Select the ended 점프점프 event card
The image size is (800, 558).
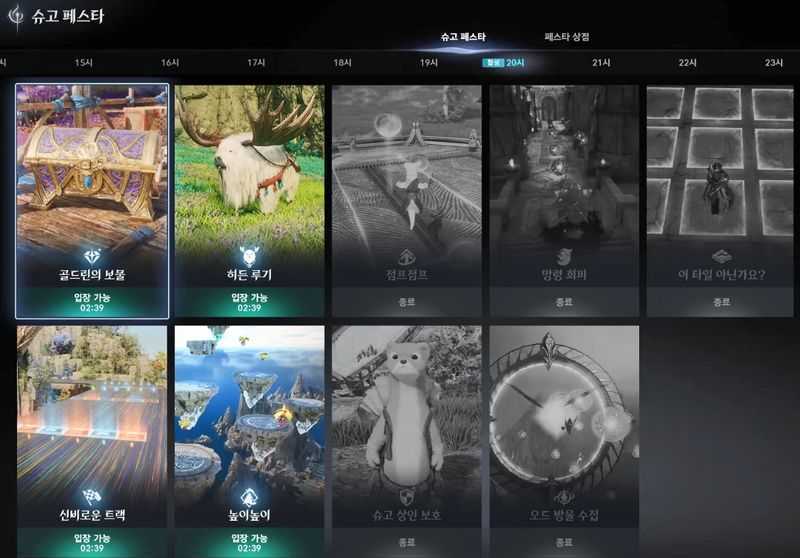[x=407, y=200]
